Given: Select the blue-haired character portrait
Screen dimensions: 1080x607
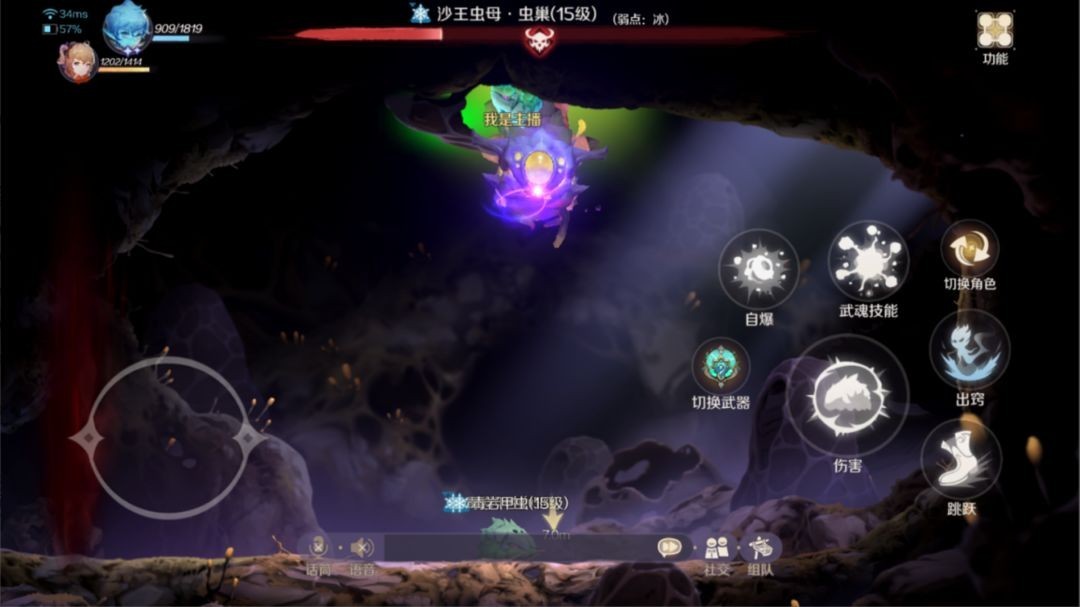Looking at the screenshot, I should (127, 27).
